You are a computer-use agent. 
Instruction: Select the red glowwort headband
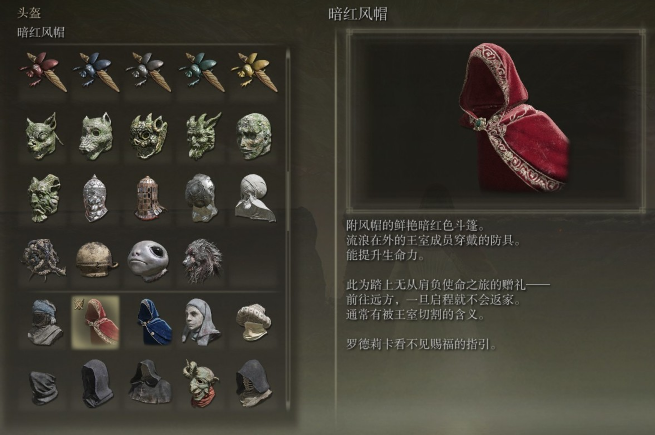point(42,72)
